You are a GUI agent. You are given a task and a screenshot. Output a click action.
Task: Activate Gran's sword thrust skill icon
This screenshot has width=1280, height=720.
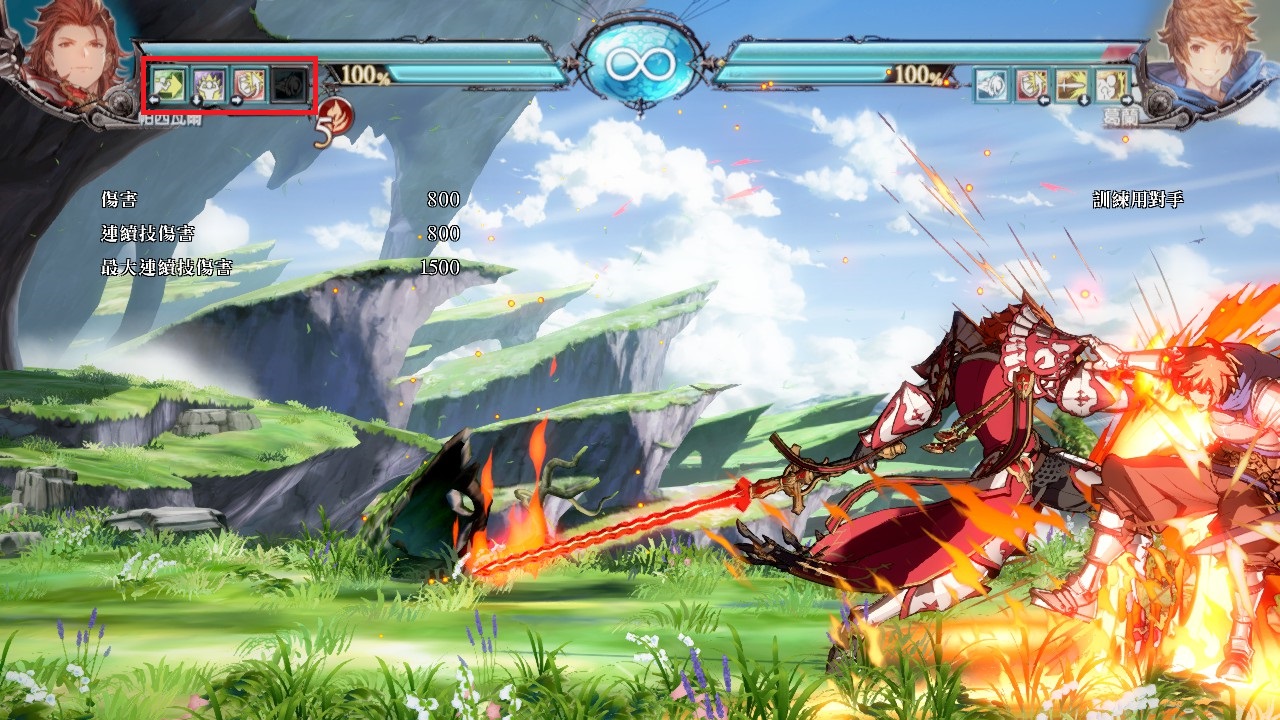click(x=1071, y=85)
